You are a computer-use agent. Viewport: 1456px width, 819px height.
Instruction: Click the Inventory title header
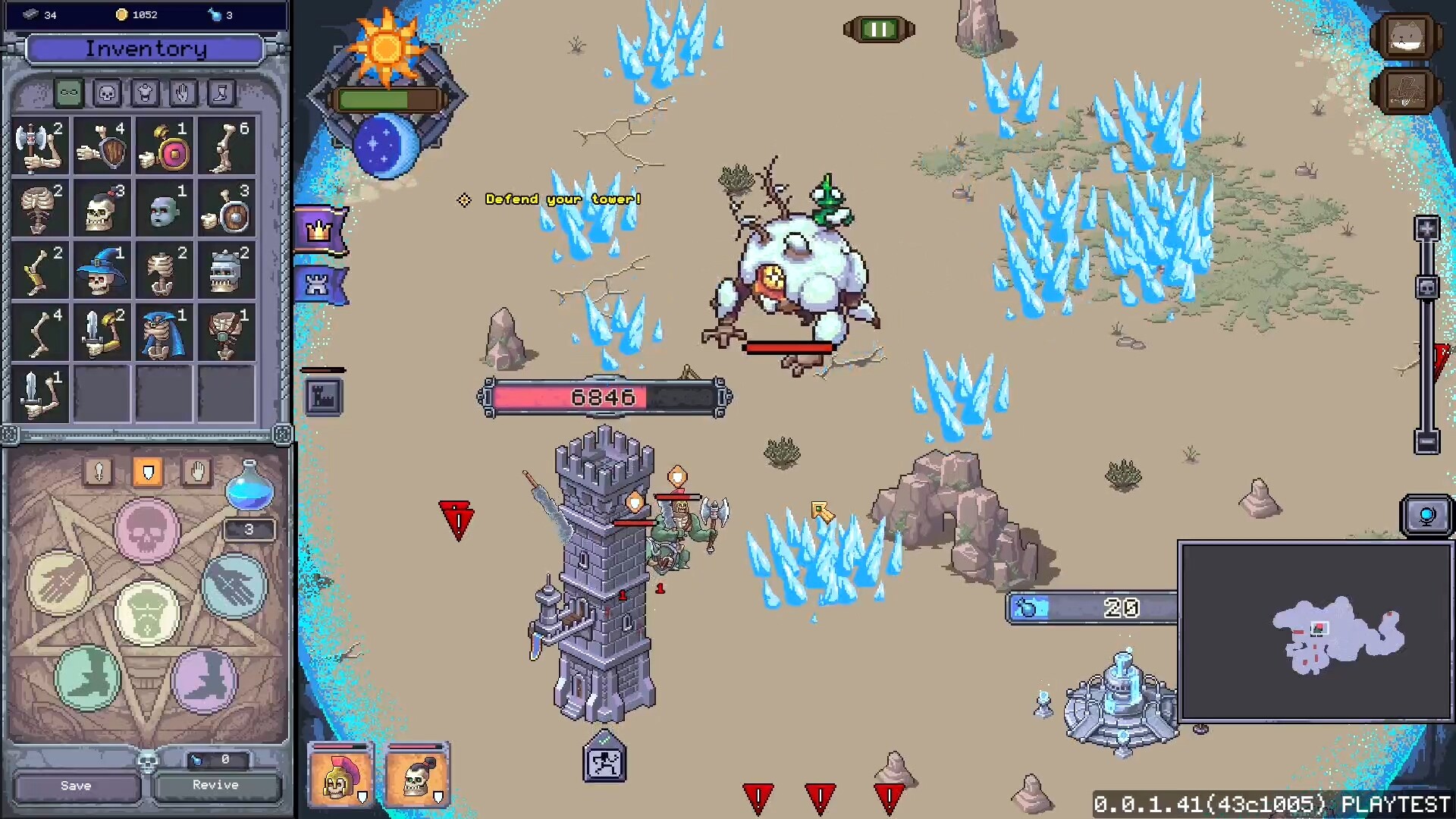(146, 50)
